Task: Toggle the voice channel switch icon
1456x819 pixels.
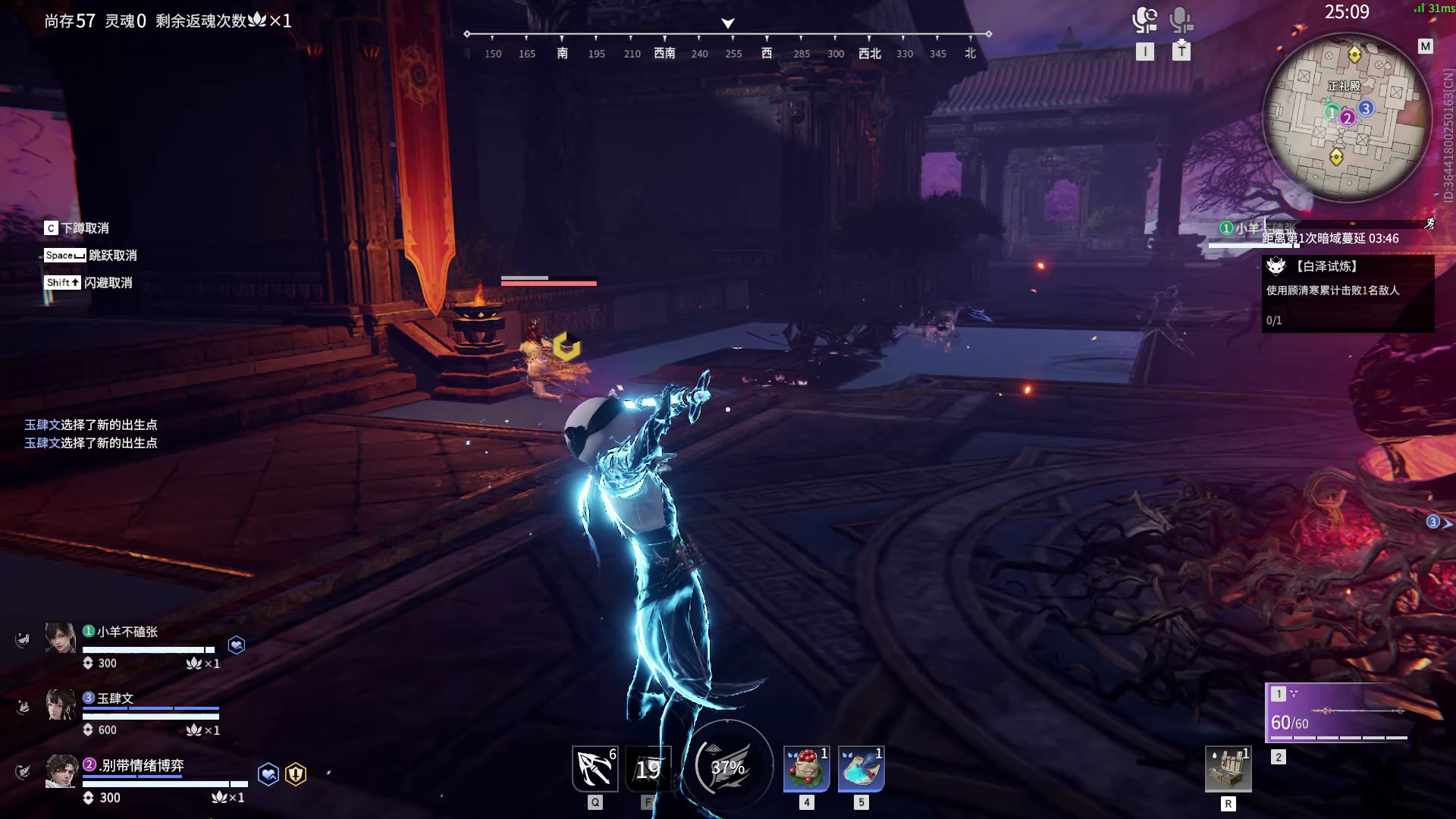Action: pyautogui.click(x=1144, y=20)
